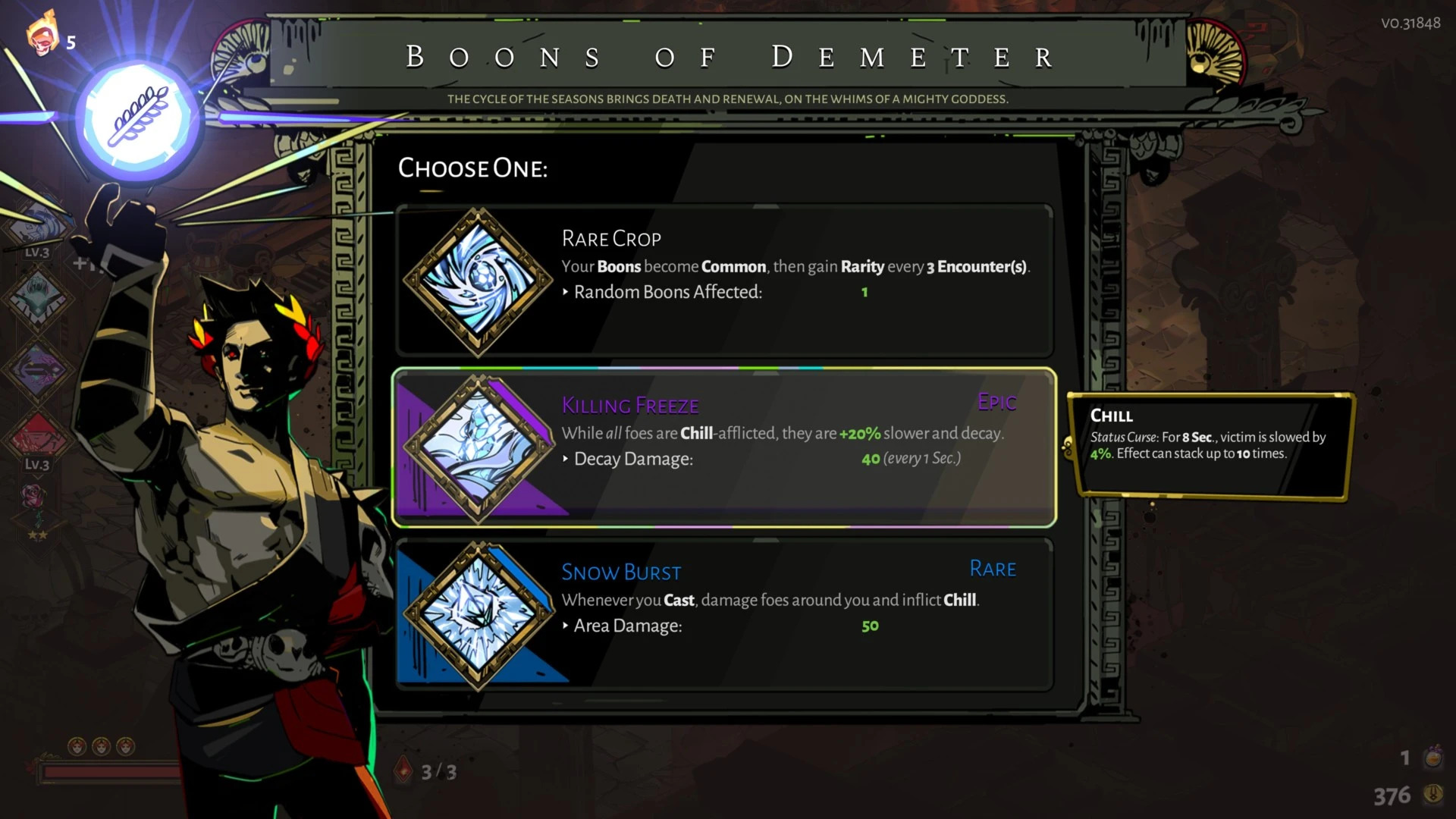Click the Snow Burst frost icon
The image size is (1456, 819).
pos(479,614)
